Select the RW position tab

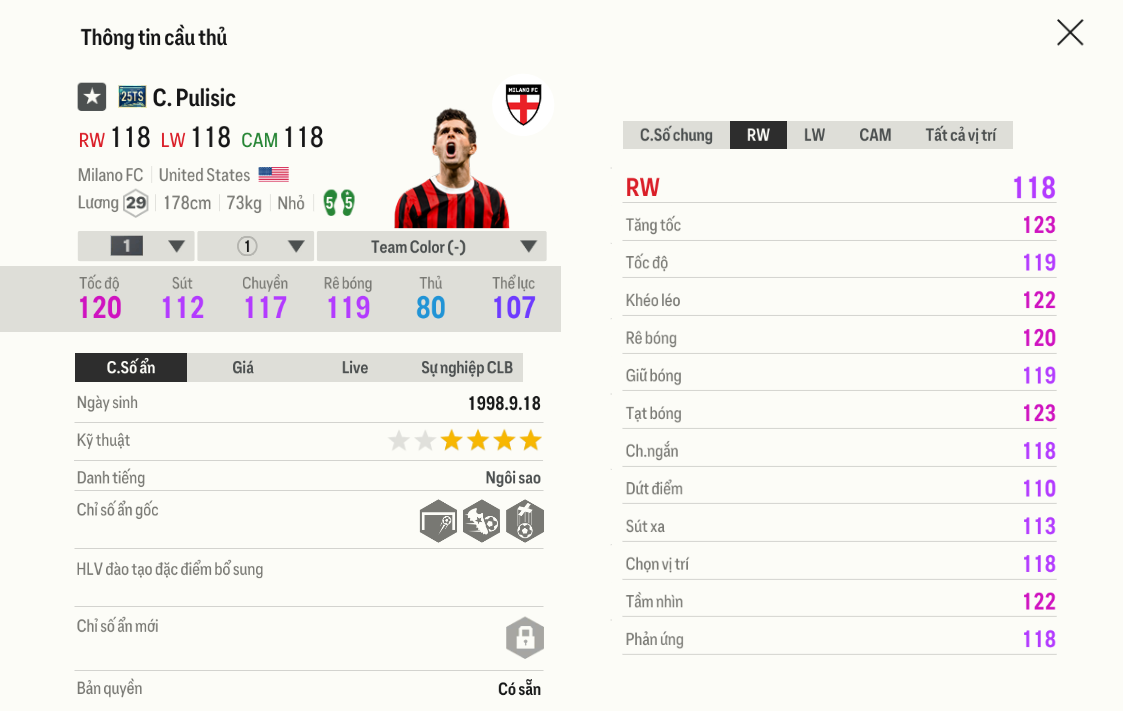pos(758,135)
